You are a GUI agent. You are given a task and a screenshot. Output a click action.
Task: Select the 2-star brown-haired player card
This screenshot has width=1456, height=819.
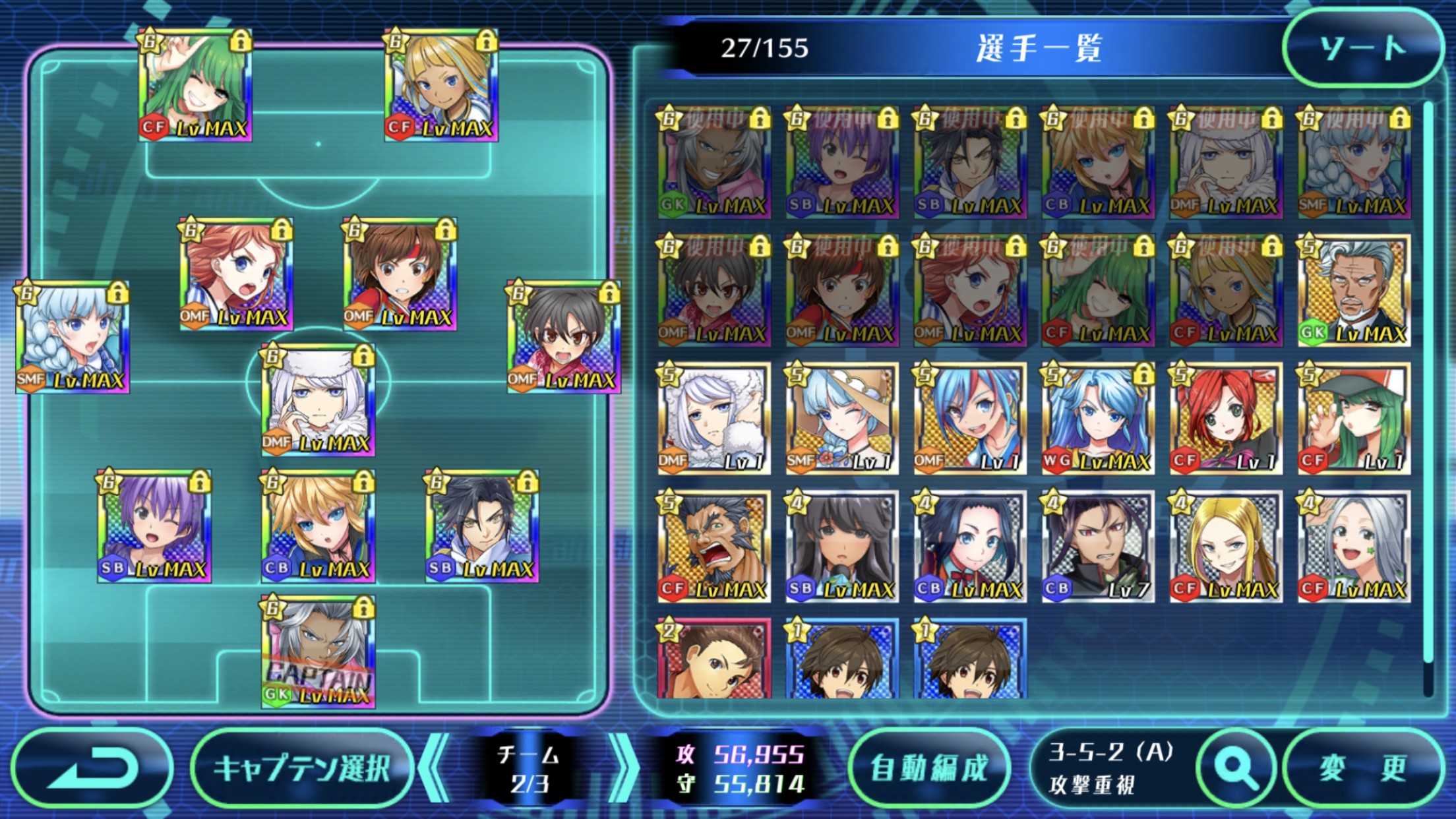713,659
